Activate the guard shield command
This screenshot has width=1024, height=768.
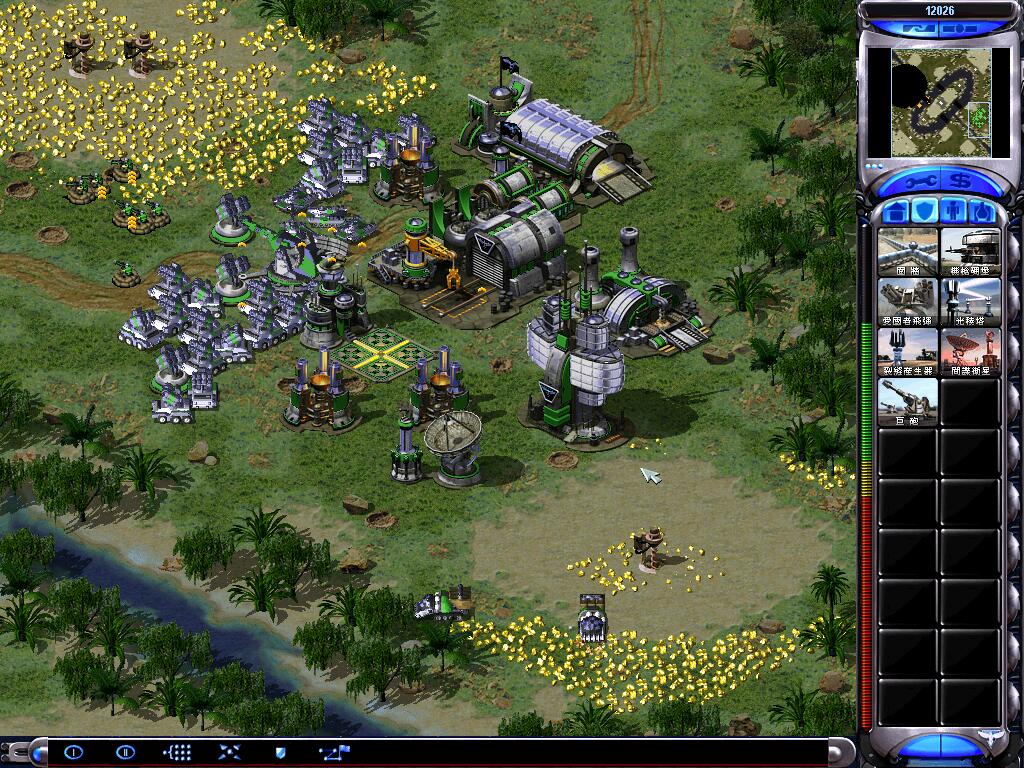coord(280,751)
